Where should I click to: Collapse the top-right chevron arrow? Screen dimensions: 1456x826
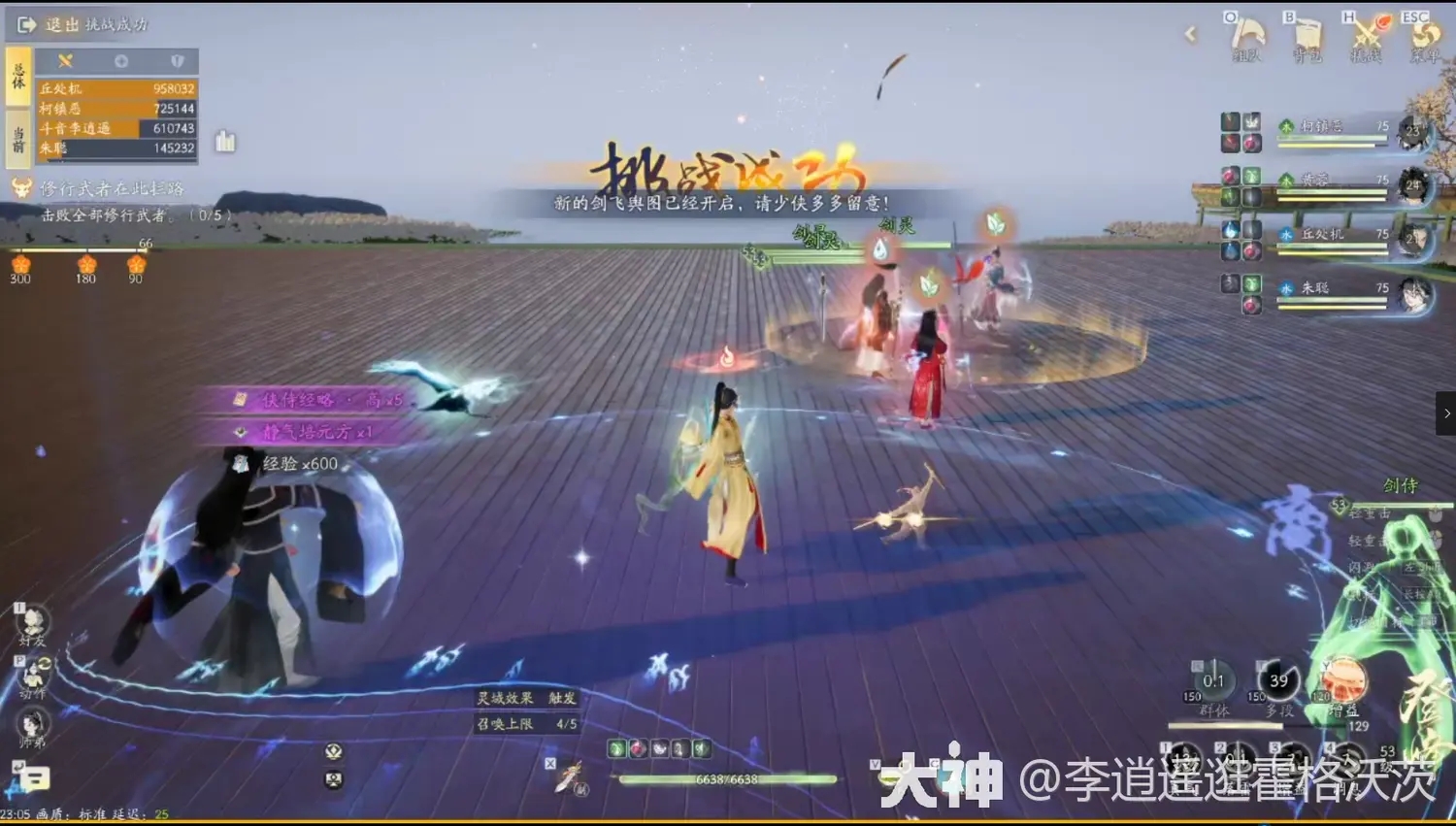1190,34
